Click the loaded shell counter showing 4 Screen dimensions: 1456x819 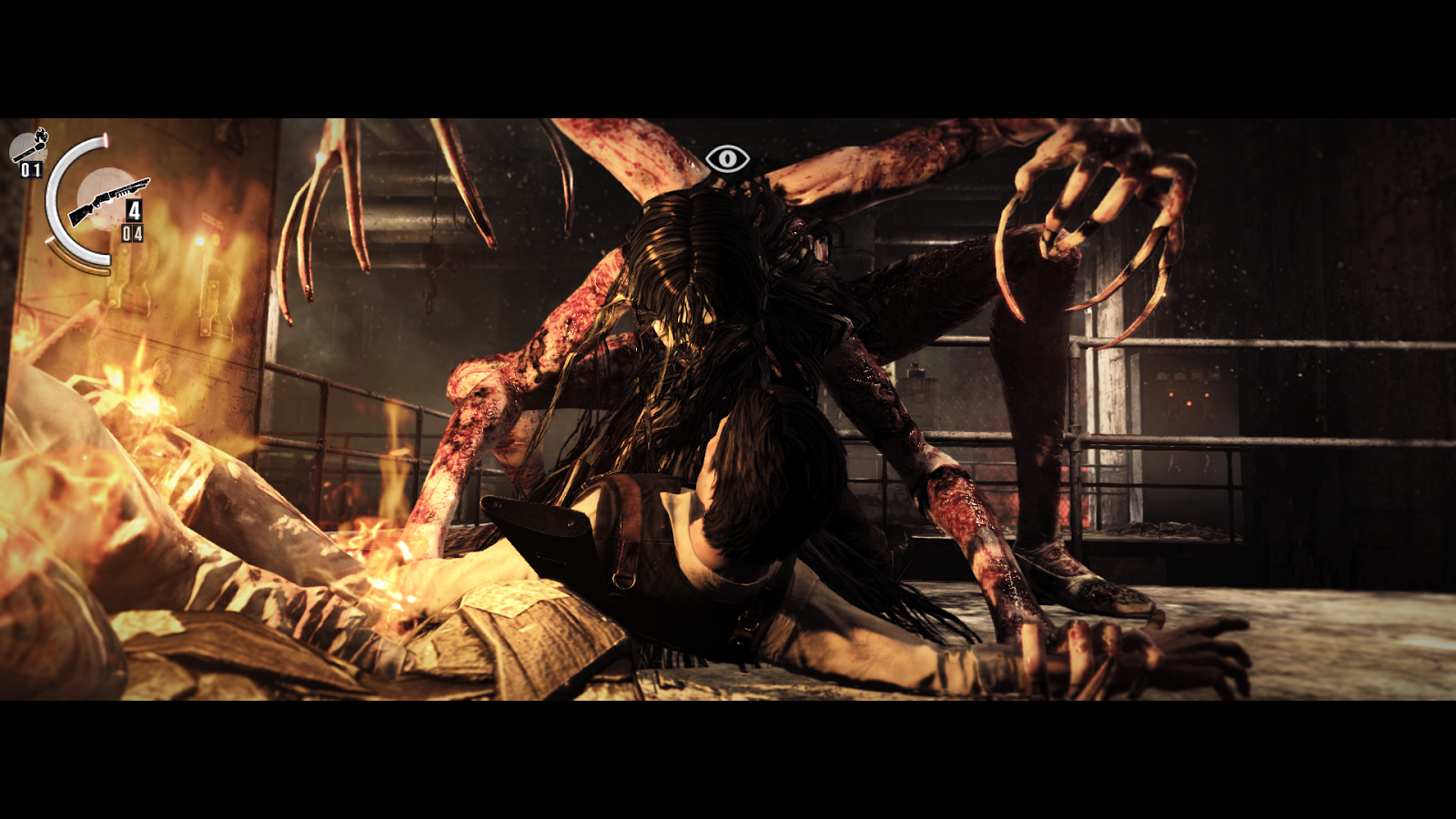coord(134,208)
